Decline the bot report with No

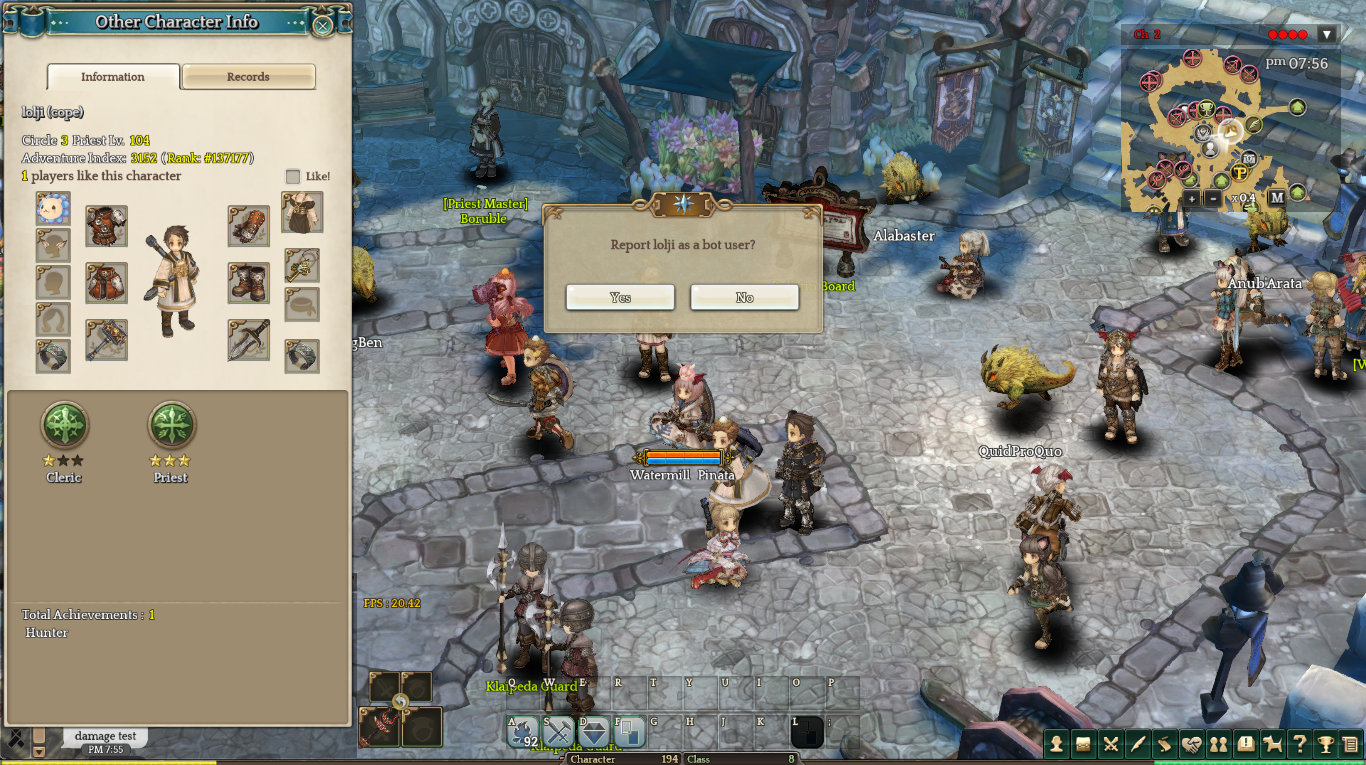(x=744, y=297)
